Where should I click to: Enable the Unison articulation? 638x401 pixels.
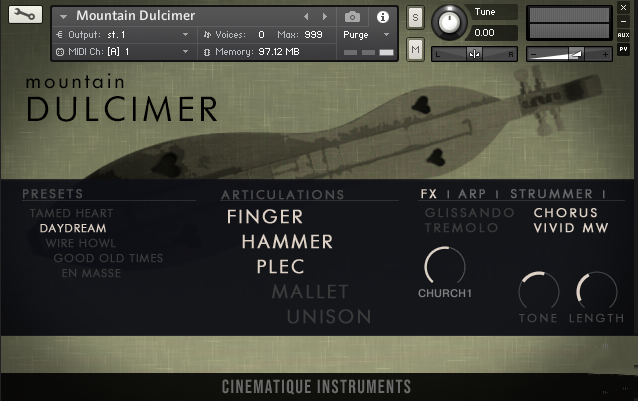329,316
